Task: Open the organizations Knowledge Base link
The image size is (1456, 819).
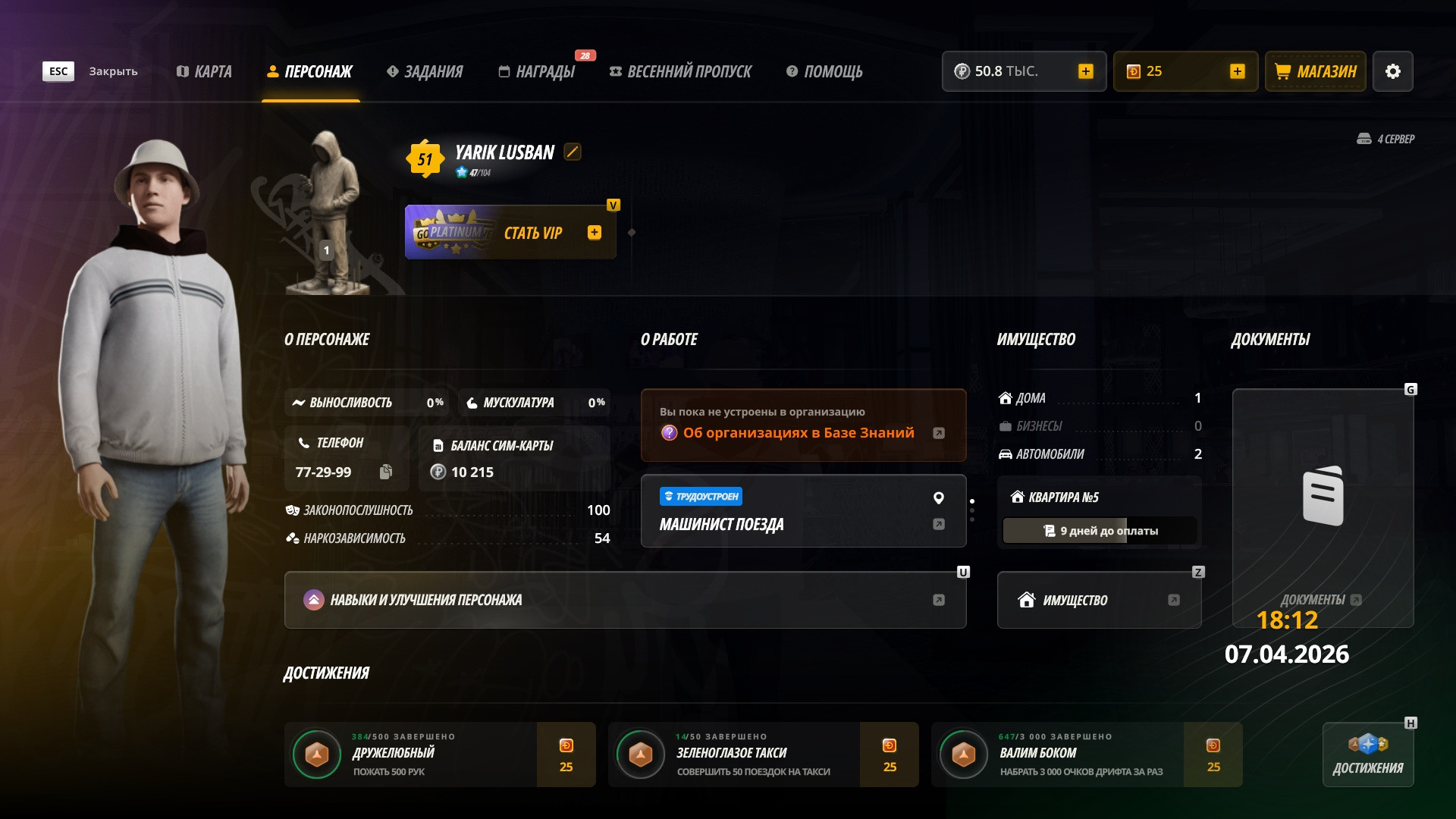Action: (799, 433)
